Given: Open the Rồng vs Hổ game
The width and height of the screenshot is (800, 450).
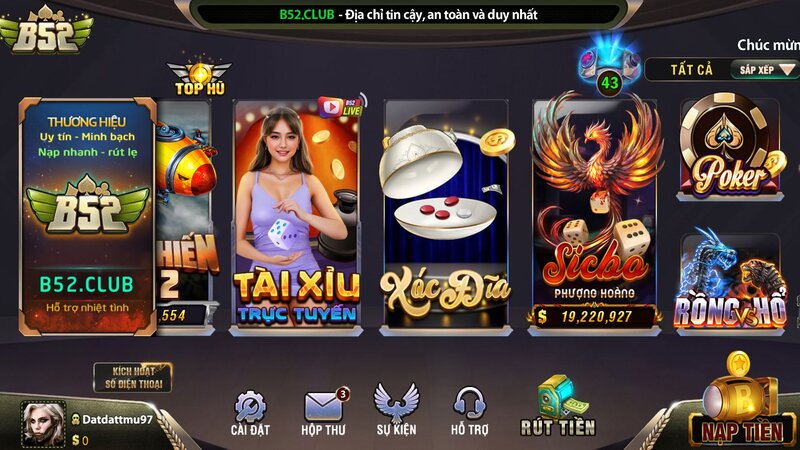Looking at the screenshot, I should point(731,279).
